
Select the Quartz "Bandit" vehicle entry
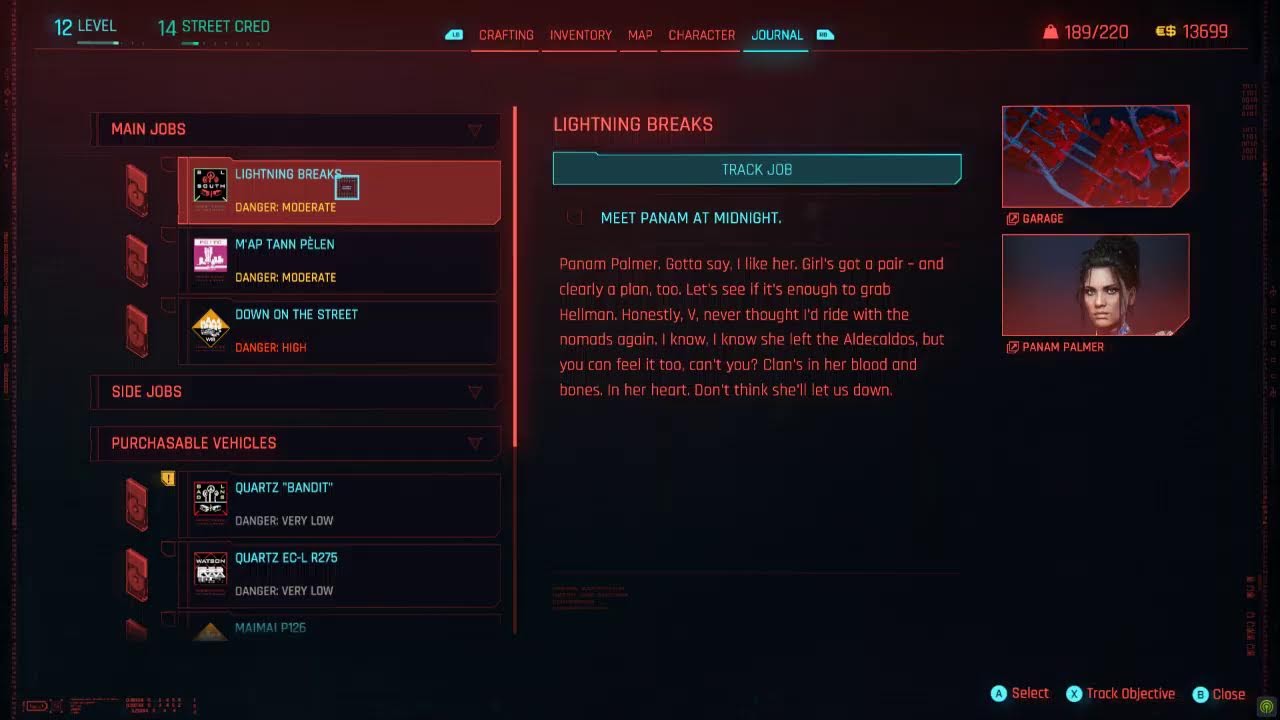tap(339, 504)
